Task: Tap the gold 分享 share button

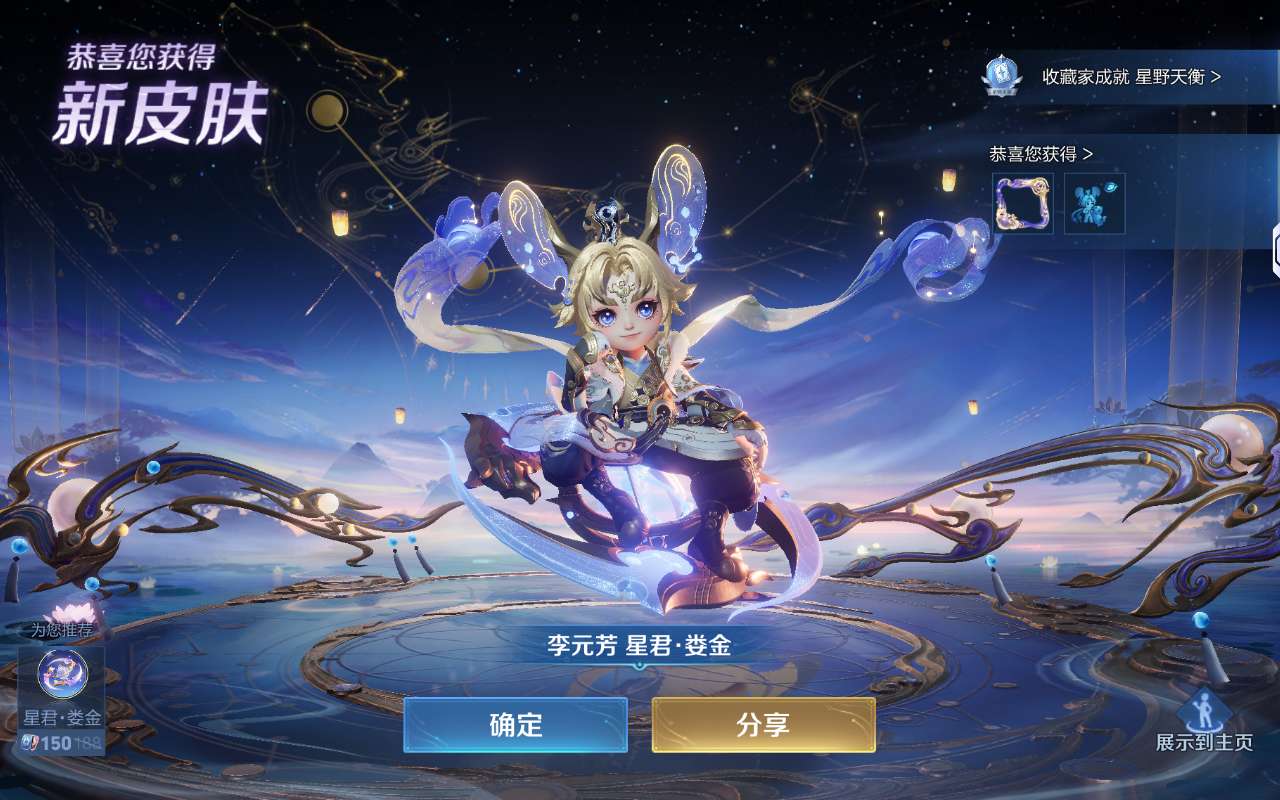Action: point(763,725)
